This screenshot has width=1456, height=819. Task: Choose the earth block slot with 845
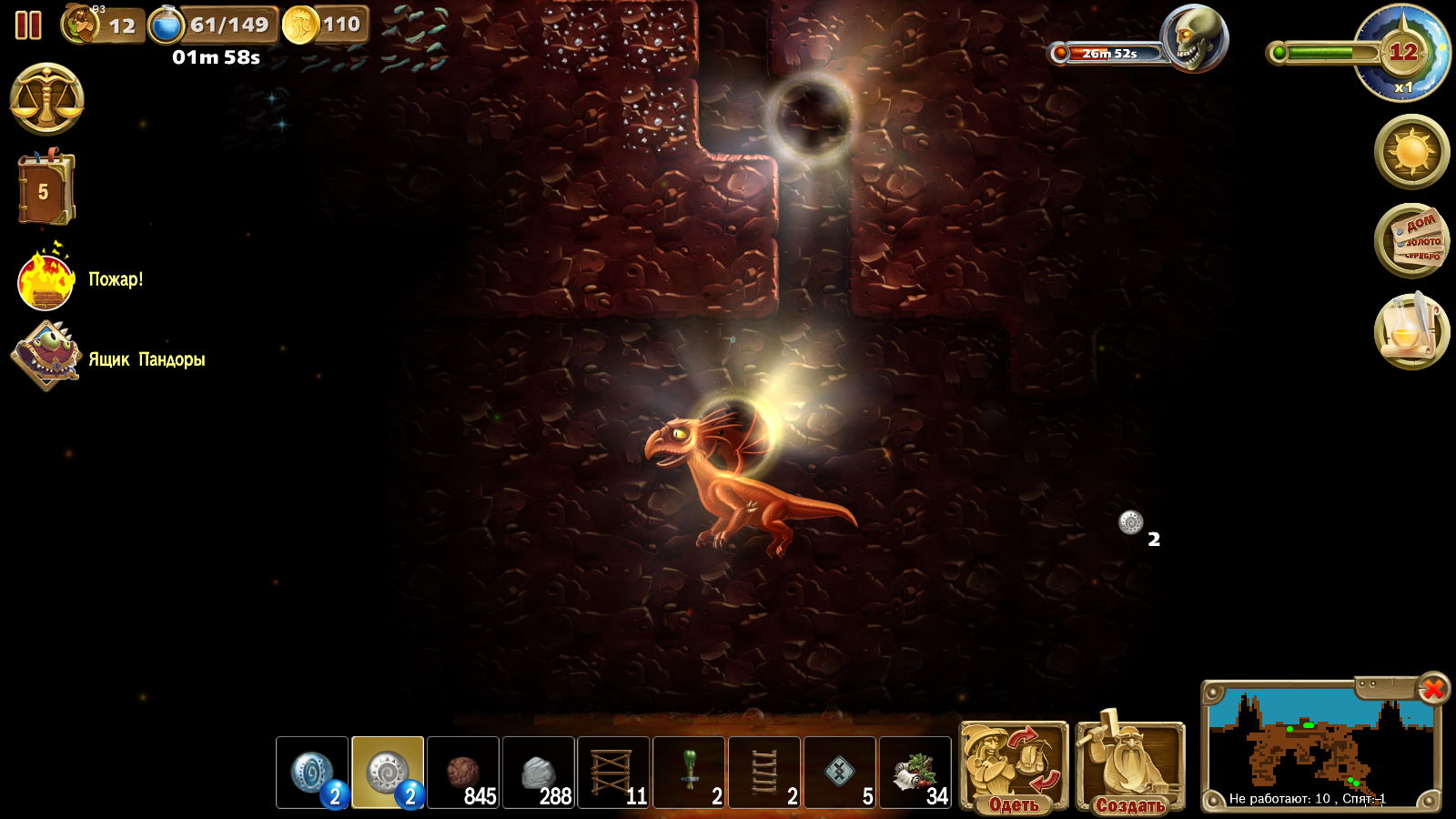pyautogui.click(x=463, y=773)
